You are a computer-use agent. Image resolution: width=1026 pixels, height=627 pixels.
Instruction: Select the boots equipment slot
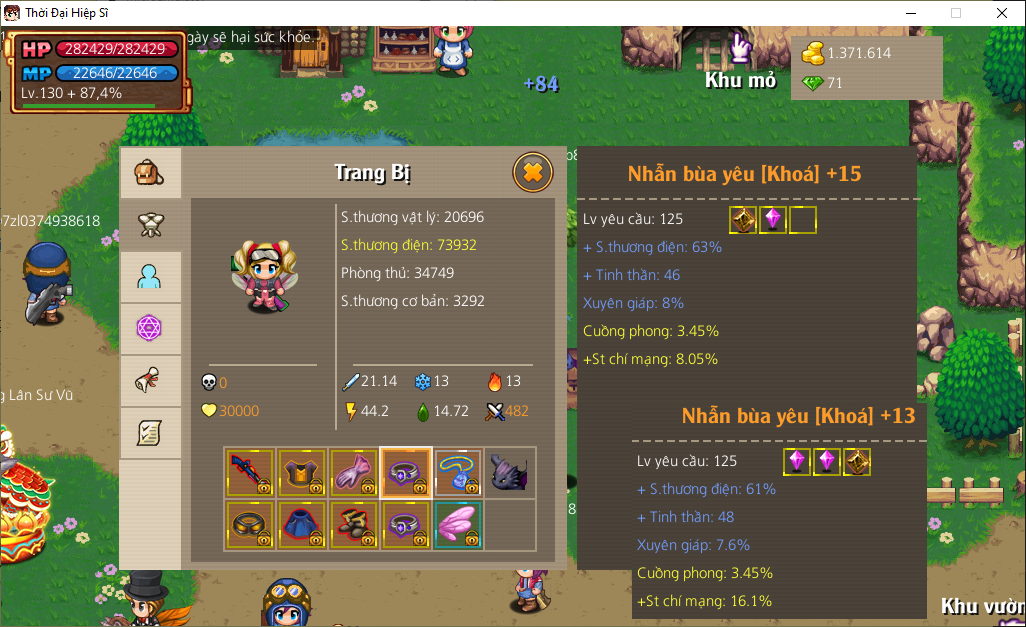tap(354, 525)
